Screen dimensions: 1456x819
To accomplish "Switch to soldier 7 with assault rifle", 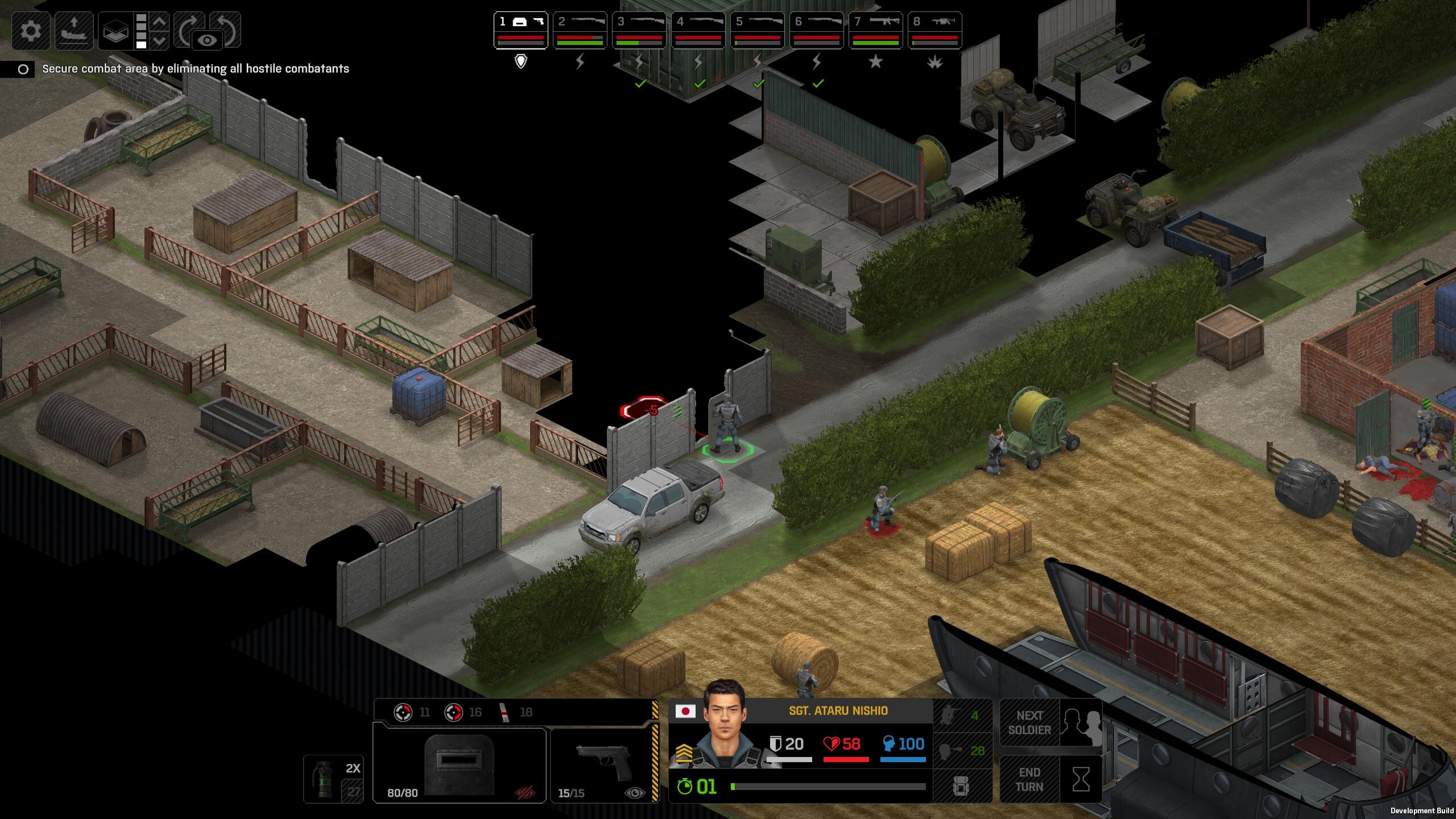I will point(875,30).
